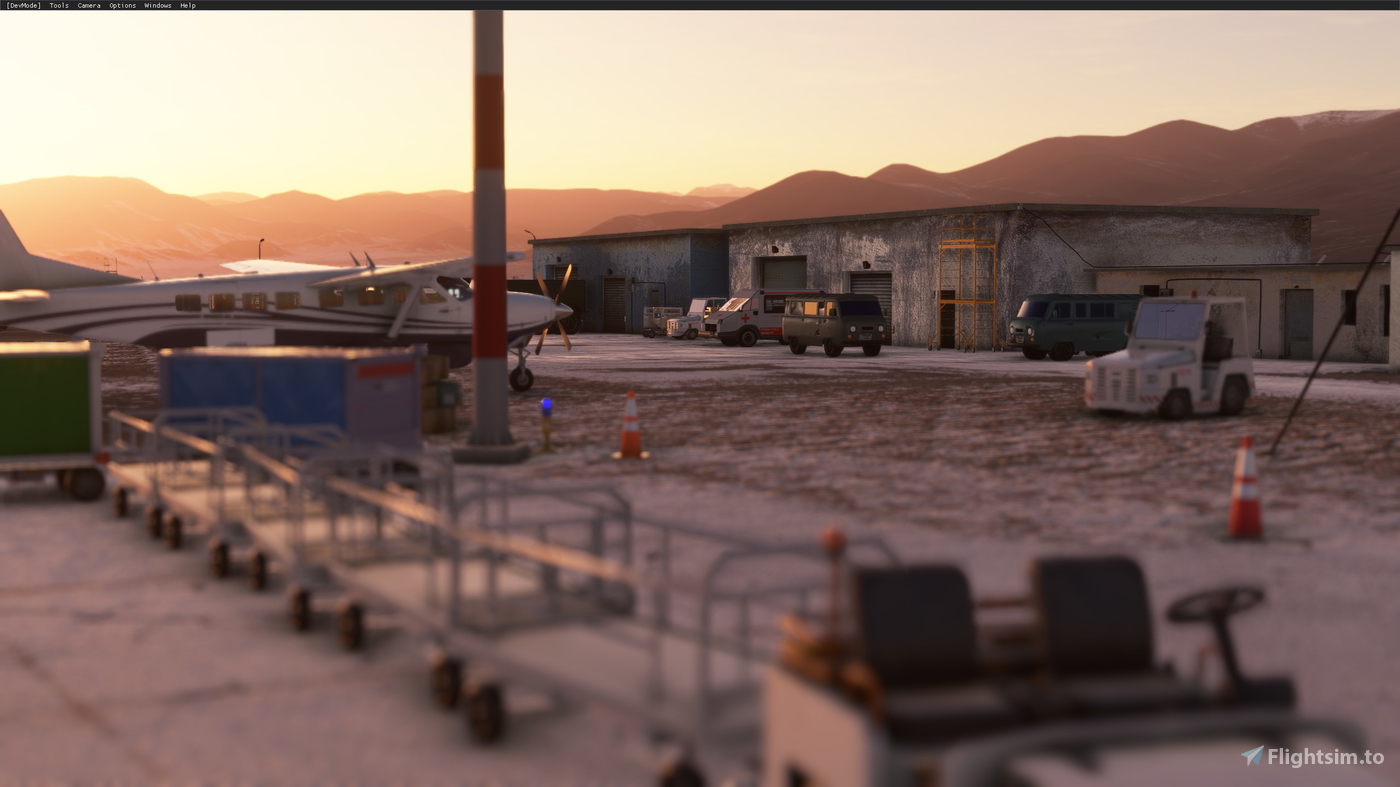Exit DevMode via the [DevMode] menu
1400x787 pixels.
click(22, 4)
